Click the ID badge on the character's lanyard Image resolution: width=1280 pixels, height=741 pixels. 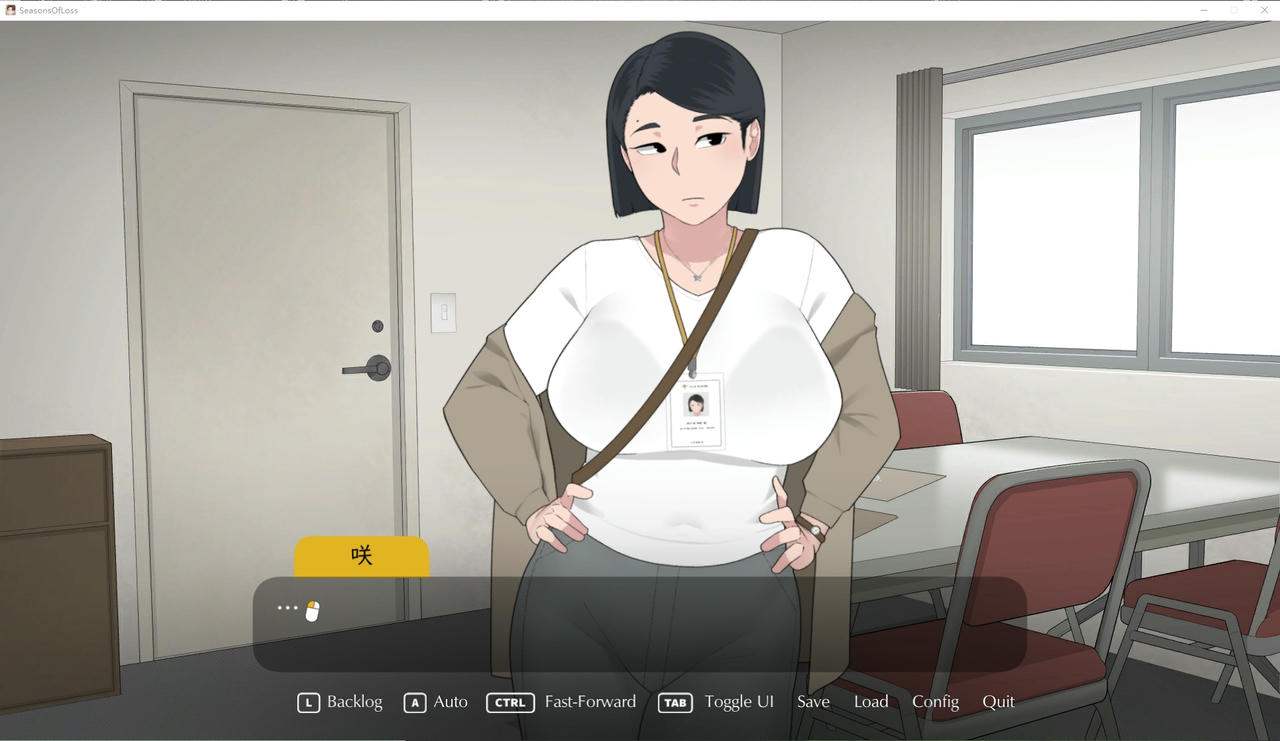tap(697, 411)
